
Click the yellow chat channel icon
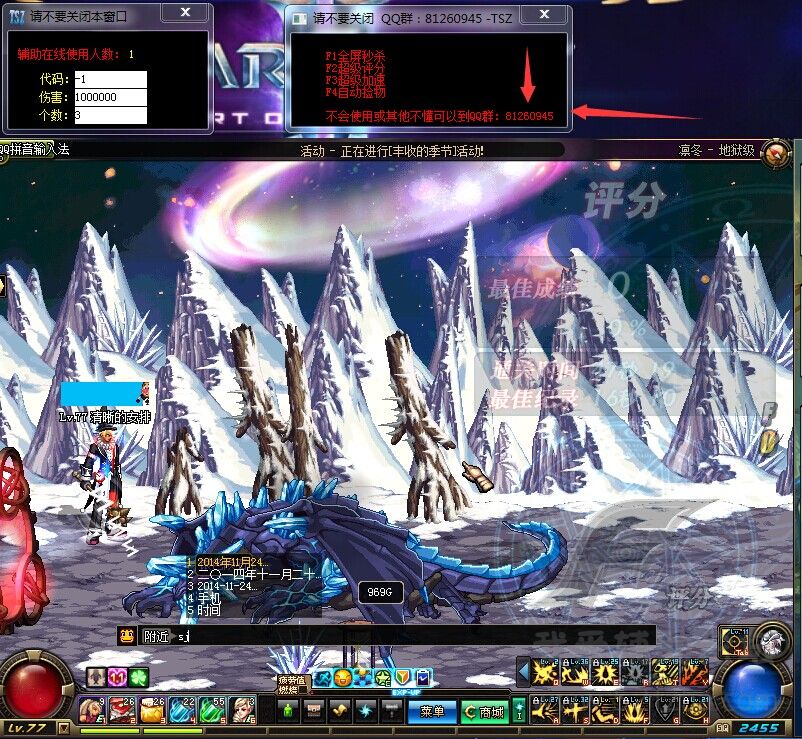[127, 635]
